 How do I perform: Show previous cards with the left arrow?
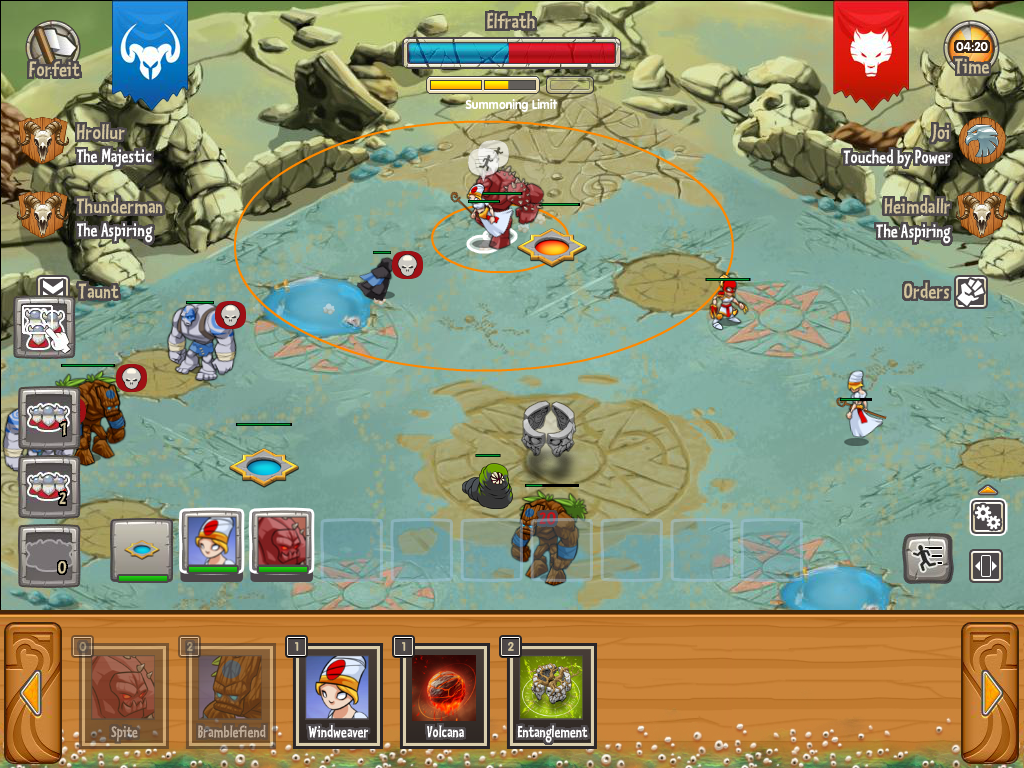pyautogui.click(x=30, y=692)
